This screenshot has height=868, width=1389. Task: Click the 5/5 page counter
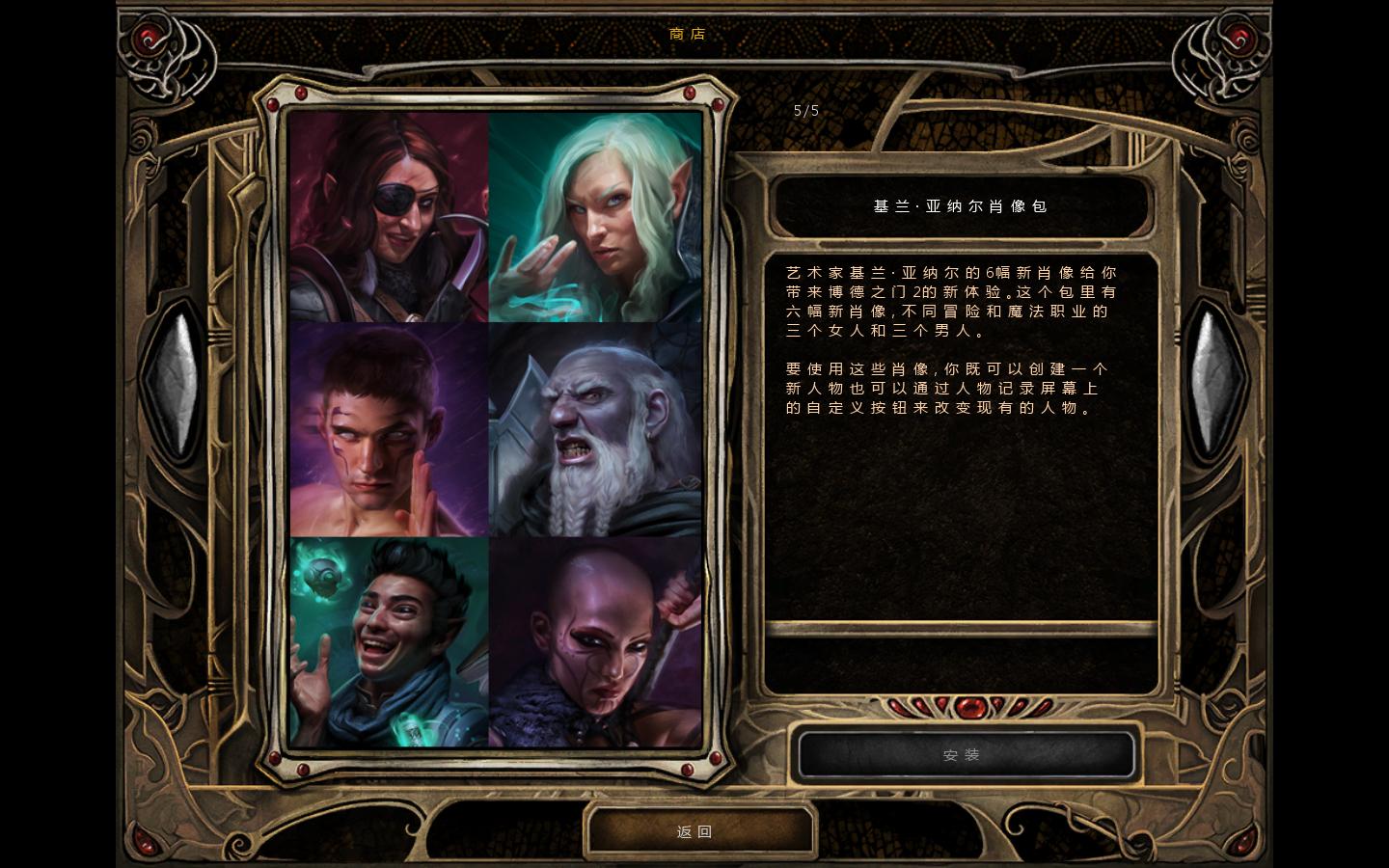point(804,110)
